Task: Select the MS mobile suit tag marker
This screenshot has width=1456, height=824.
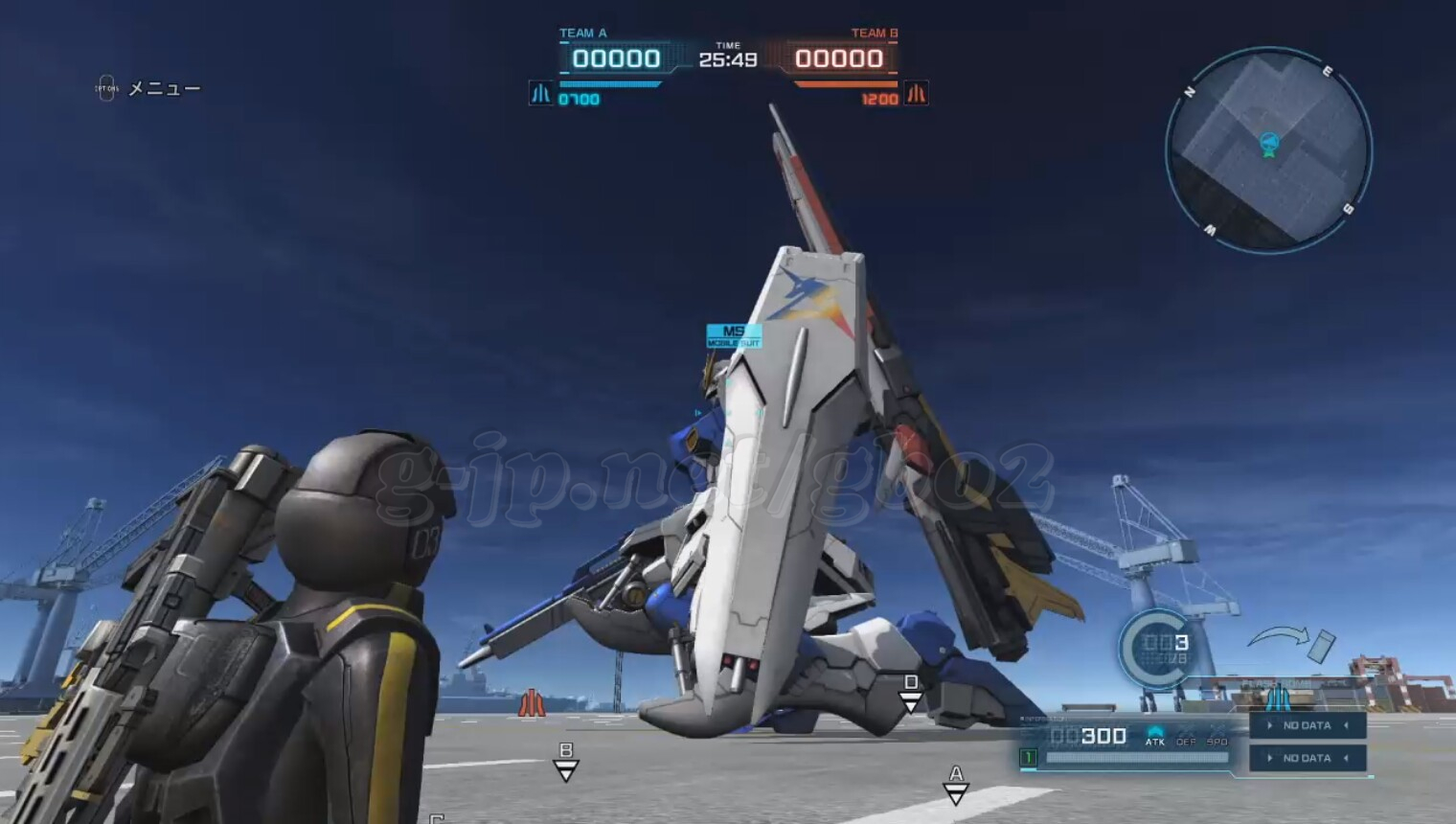Action: pos(734,335)
